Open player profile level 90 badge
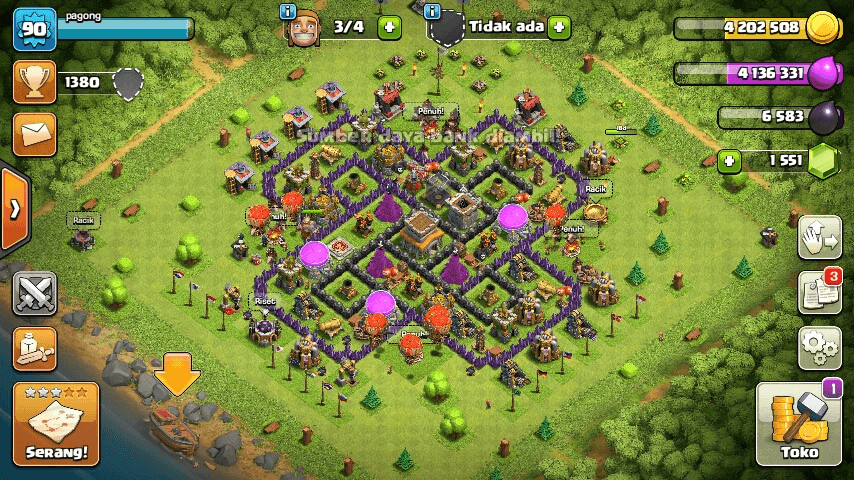The width and height of the screenshot is (854, 480). tap(33, 28)
